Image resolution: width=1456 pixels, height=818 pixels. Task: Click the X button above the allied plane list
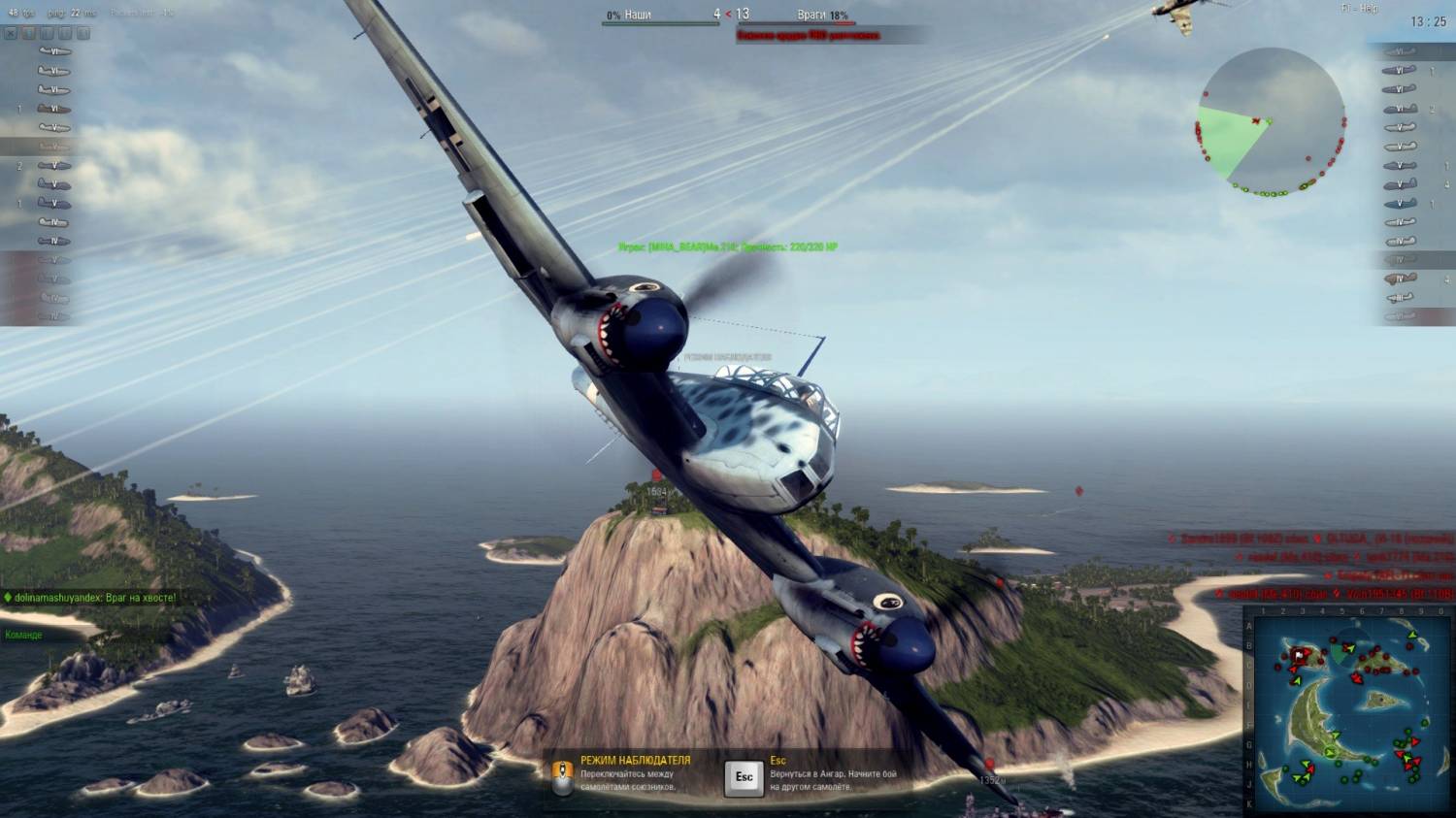tap(11, 33)
